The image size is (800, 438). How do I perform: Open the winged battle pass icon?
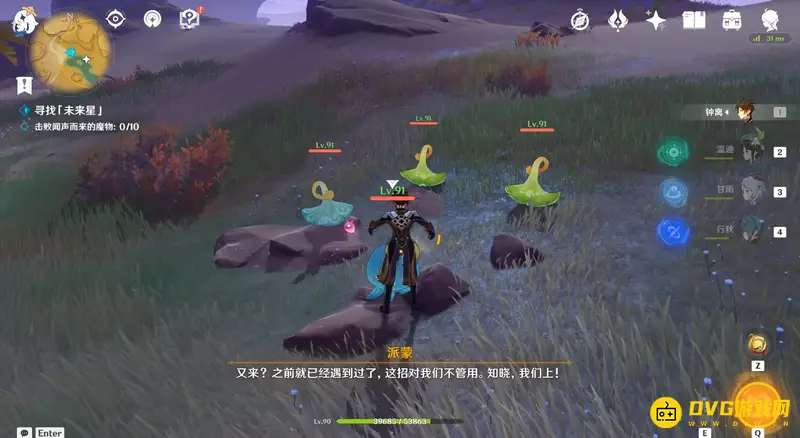617,20
